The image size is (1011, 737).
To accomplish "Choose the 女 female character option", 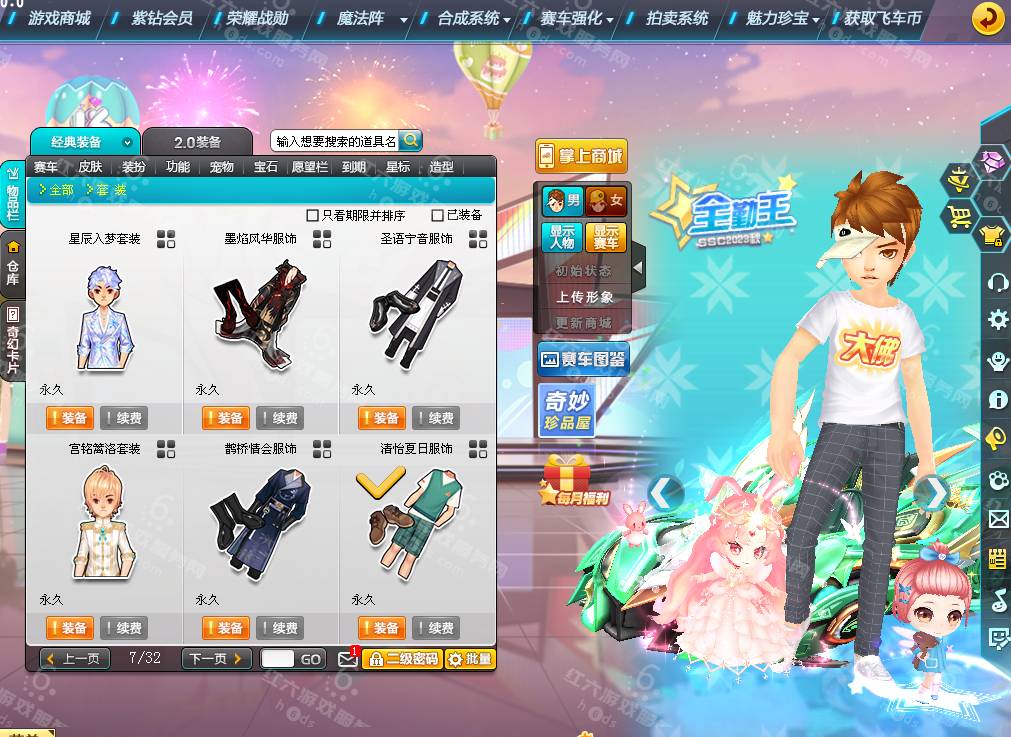I will click(x=606, y=200).
